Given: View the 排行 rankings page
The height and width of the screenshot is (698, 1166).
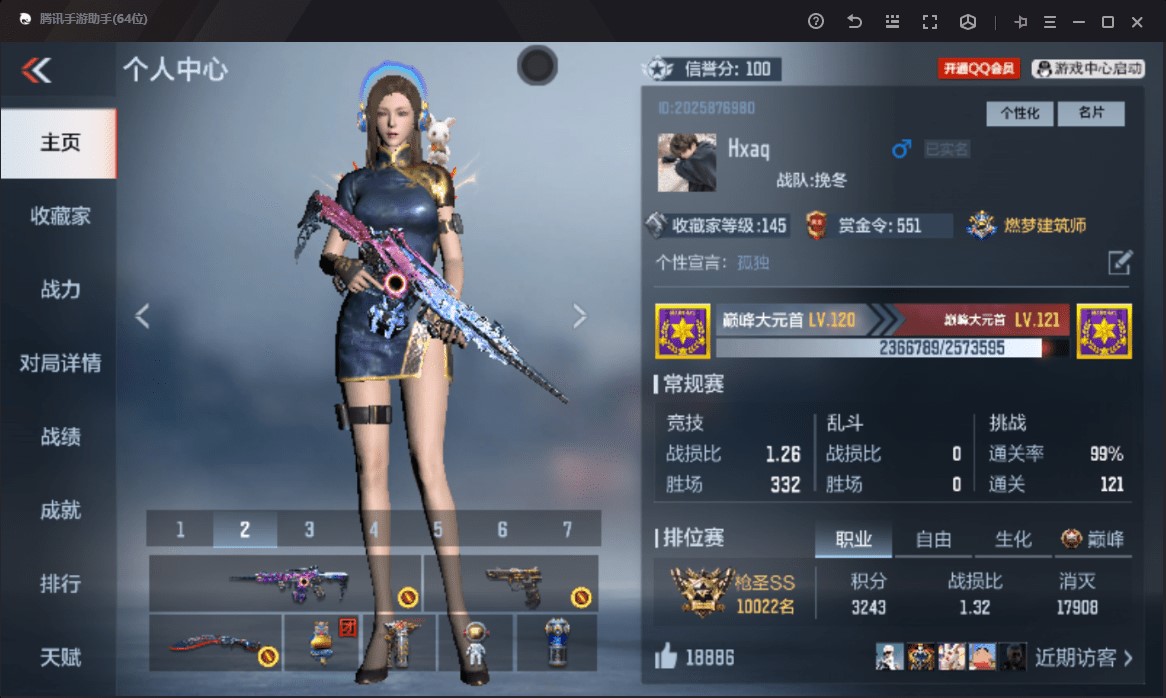Looking at the screenshot, I should click(x=59, y=584).
